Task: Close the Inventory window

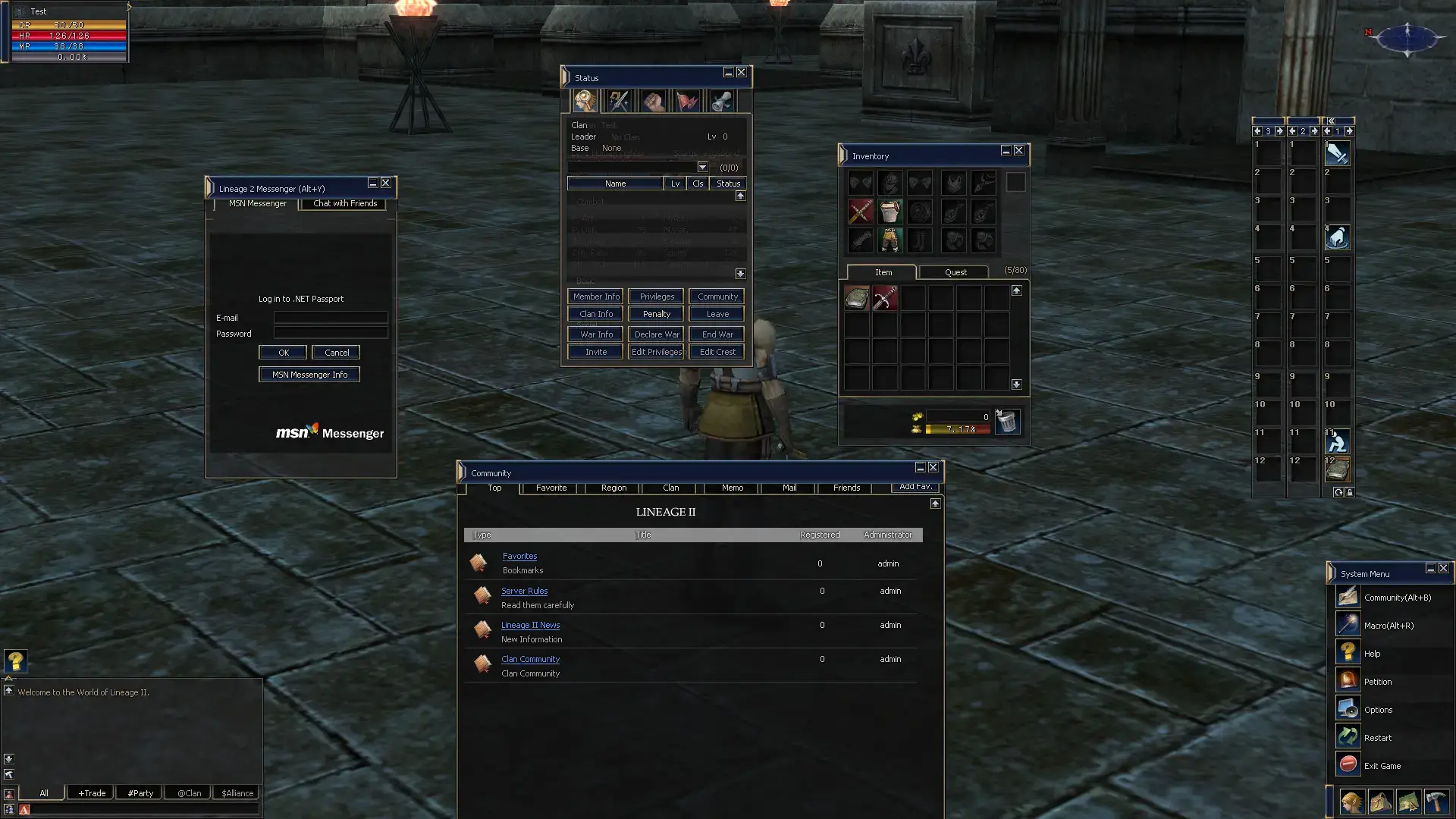Action: coord(1019,151)
